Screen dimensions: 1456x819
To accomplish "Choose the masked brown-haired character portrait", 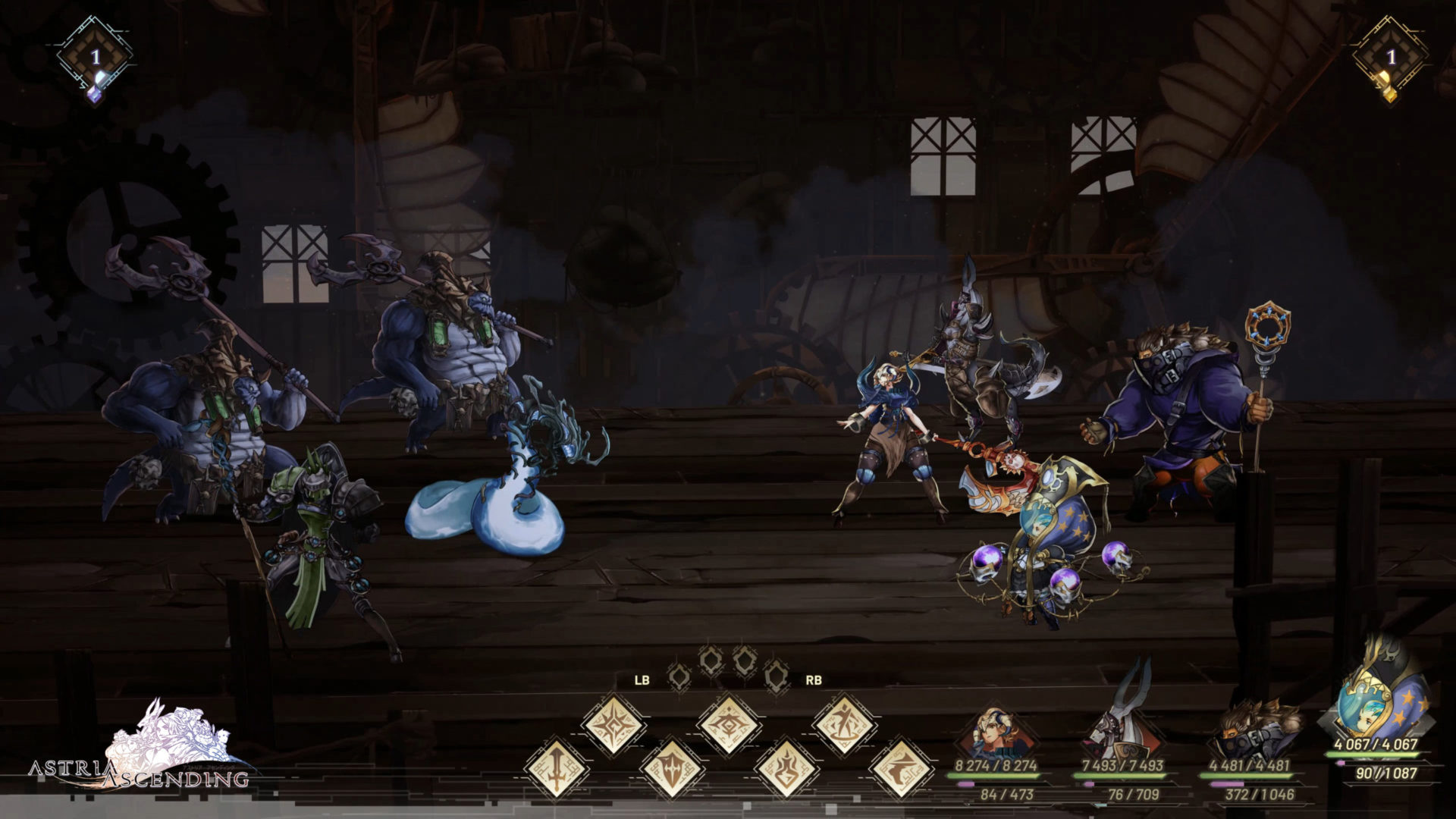I will click(x=1249, y=732).
